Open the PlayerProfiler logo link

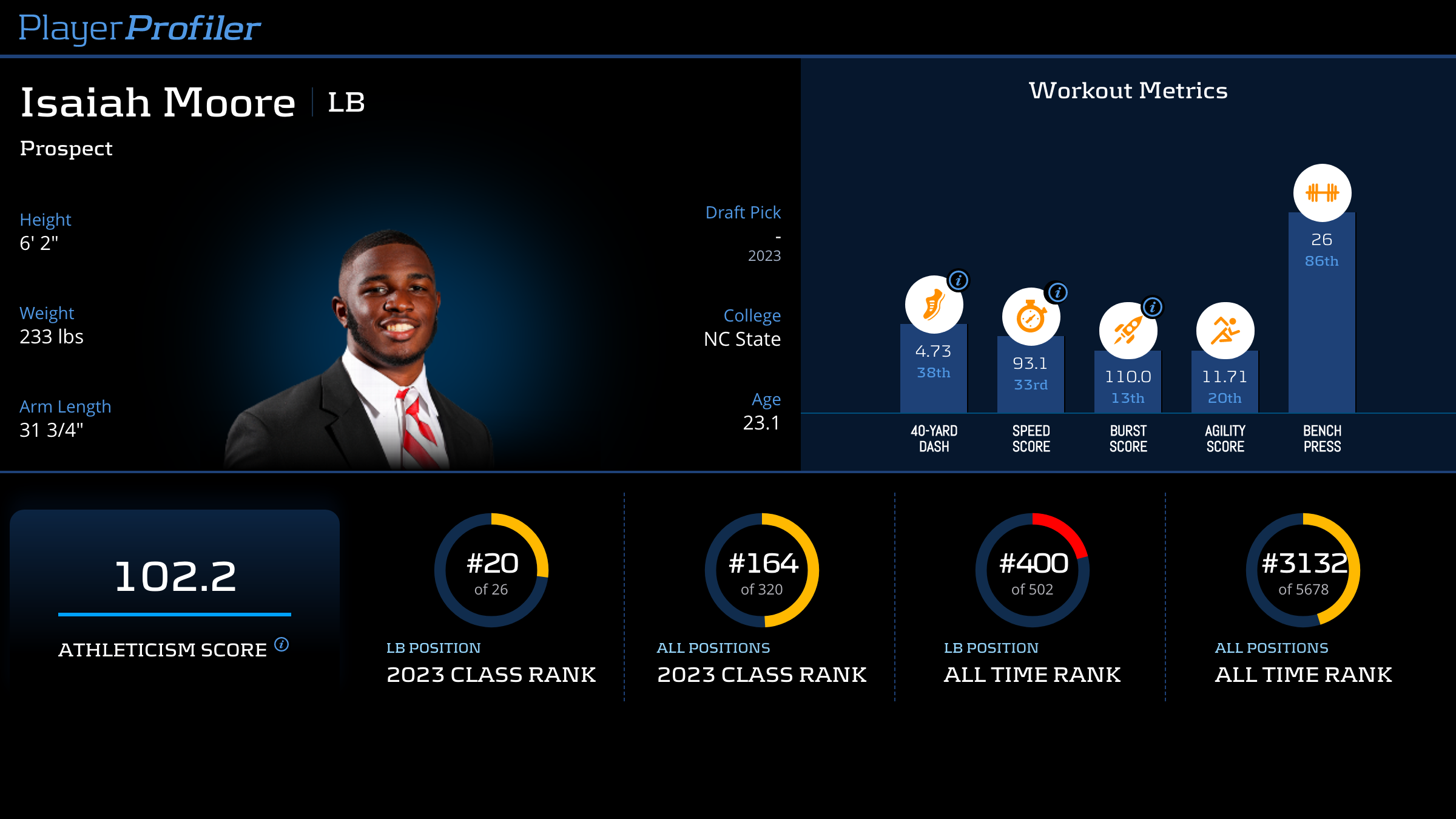140,28
